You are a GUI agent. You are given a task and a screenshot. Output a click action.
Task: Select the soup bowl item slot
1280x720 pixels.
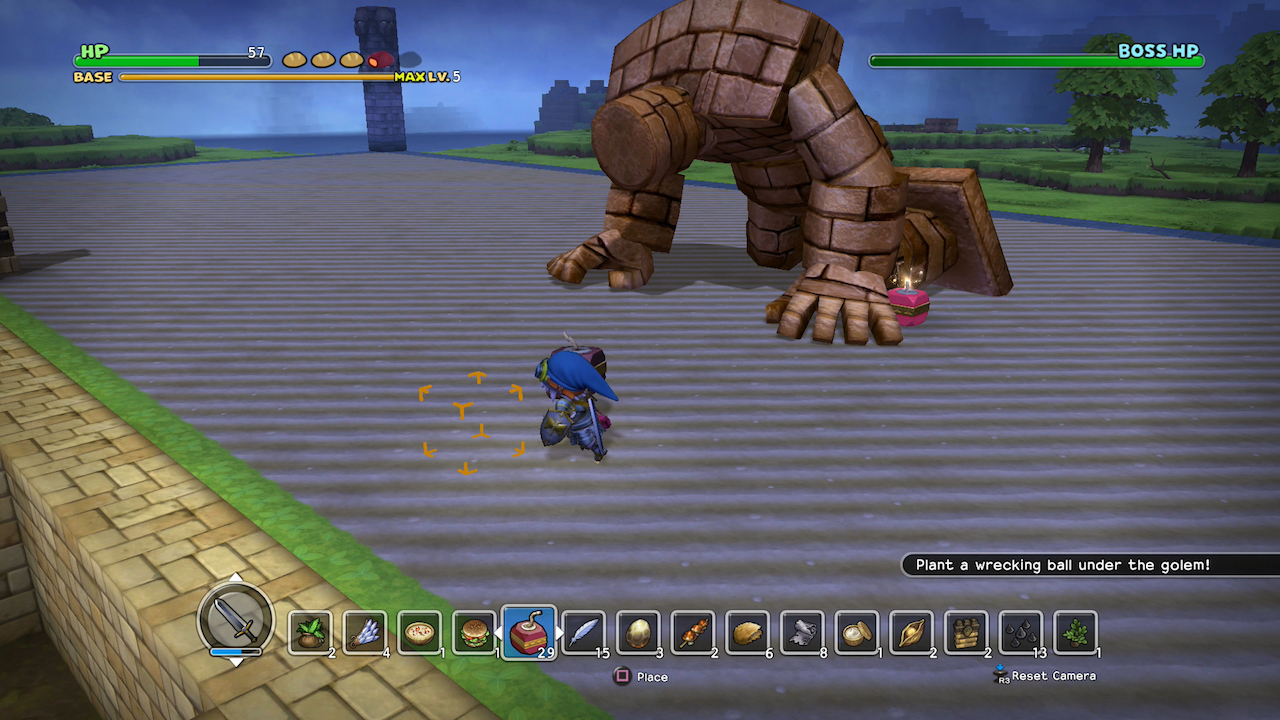tap(417, 630)
